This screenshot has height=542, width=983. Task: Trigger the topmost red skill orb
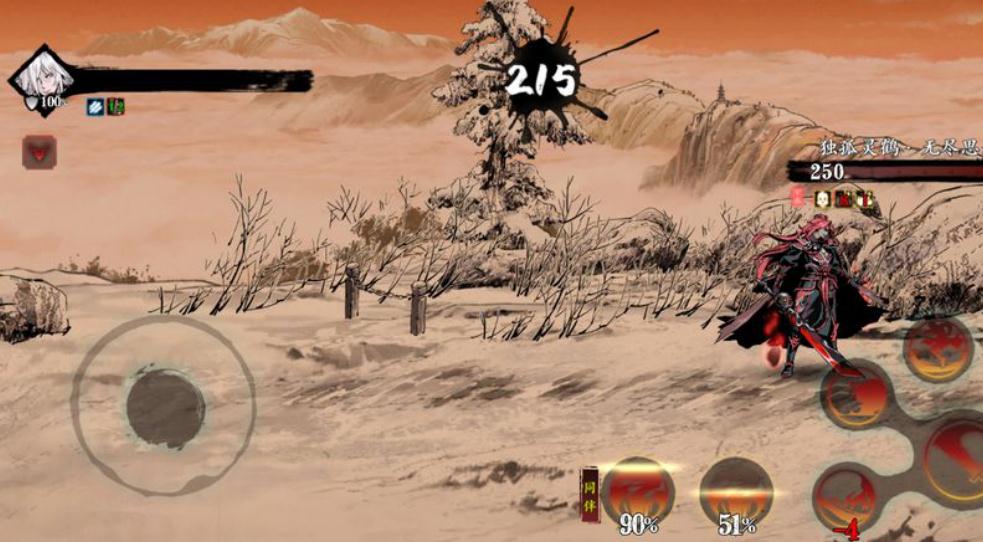click(938, 349)
